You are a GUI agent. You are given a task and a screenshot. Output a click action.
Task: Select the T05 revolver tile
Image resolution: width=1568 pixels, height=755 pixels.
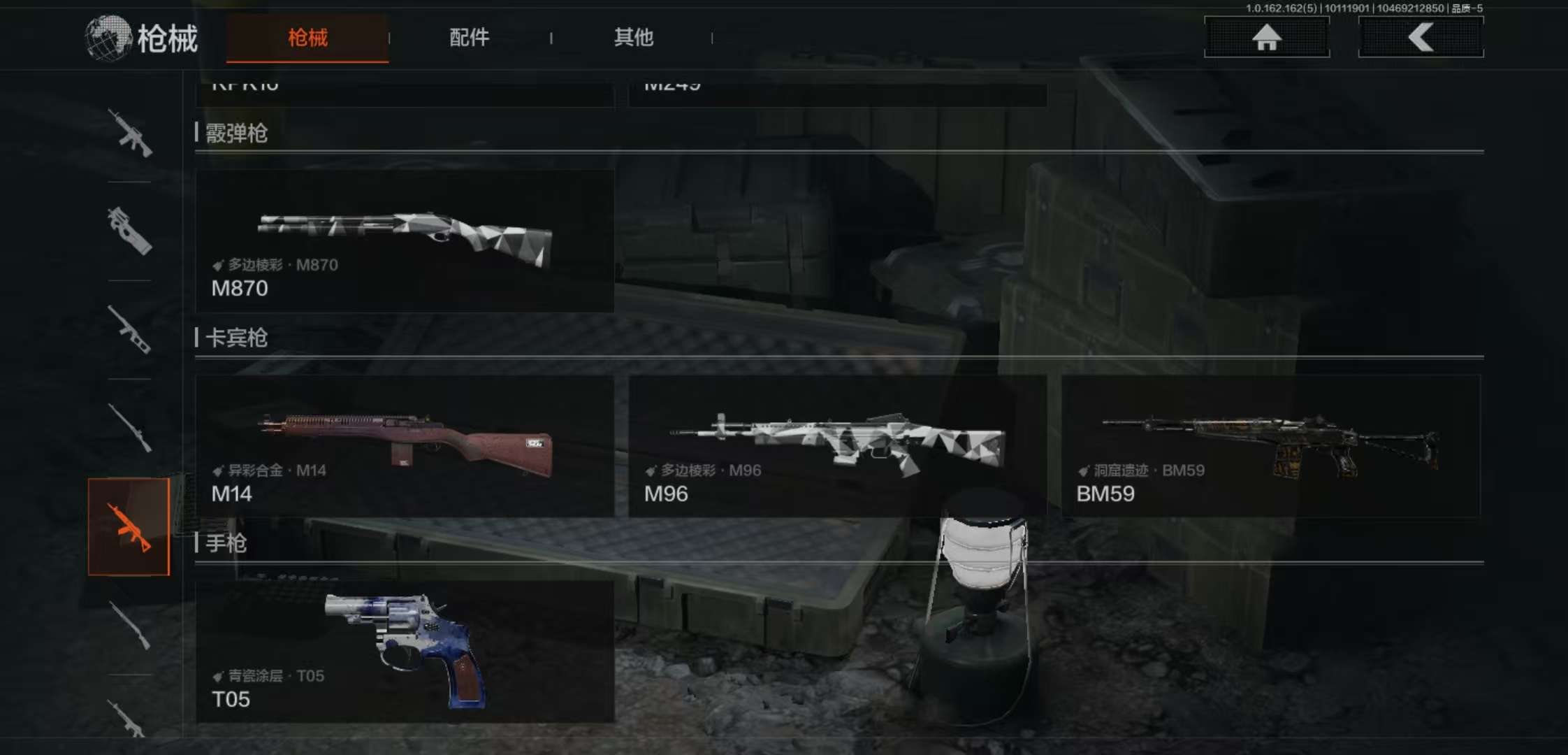(x=405, y=652)
